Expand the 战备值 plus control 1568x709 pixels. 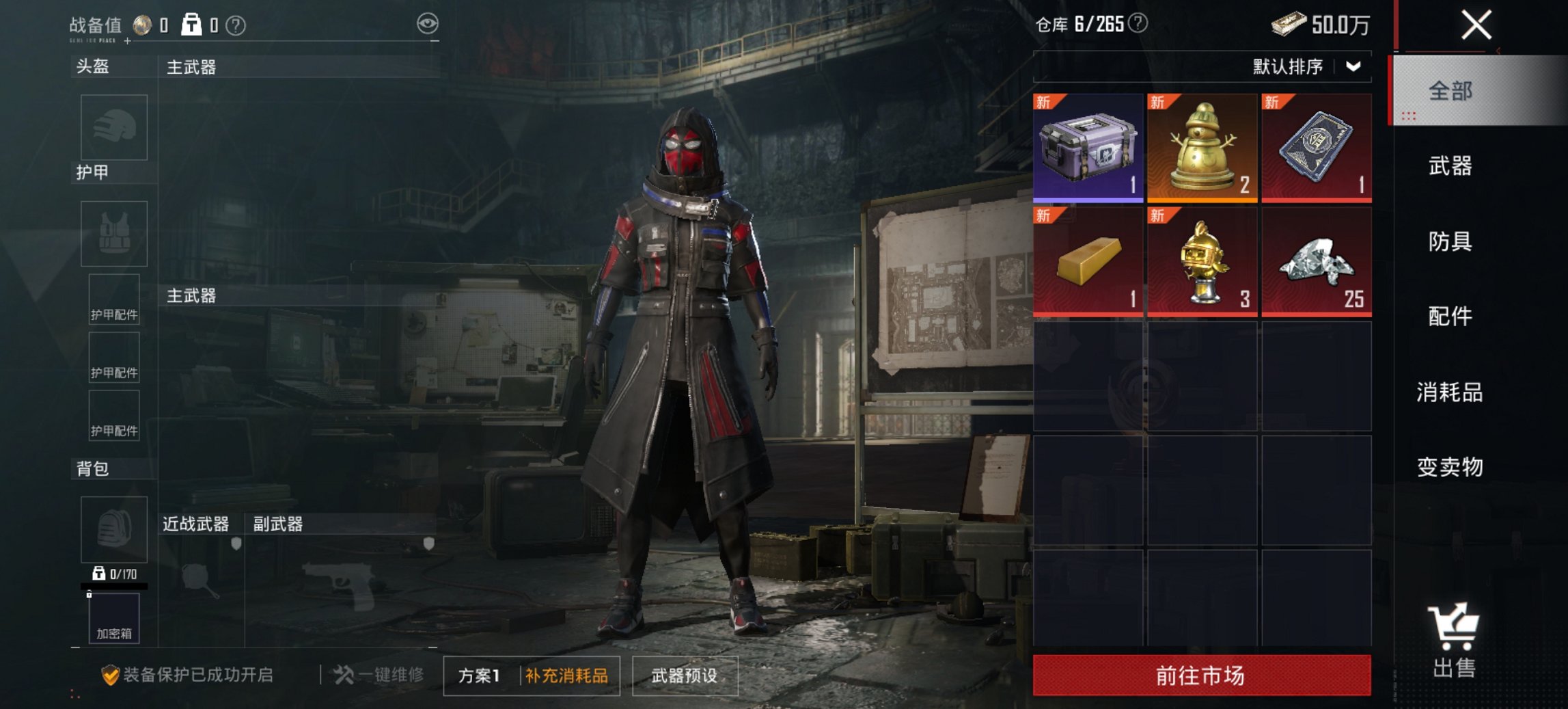[126, 42]
